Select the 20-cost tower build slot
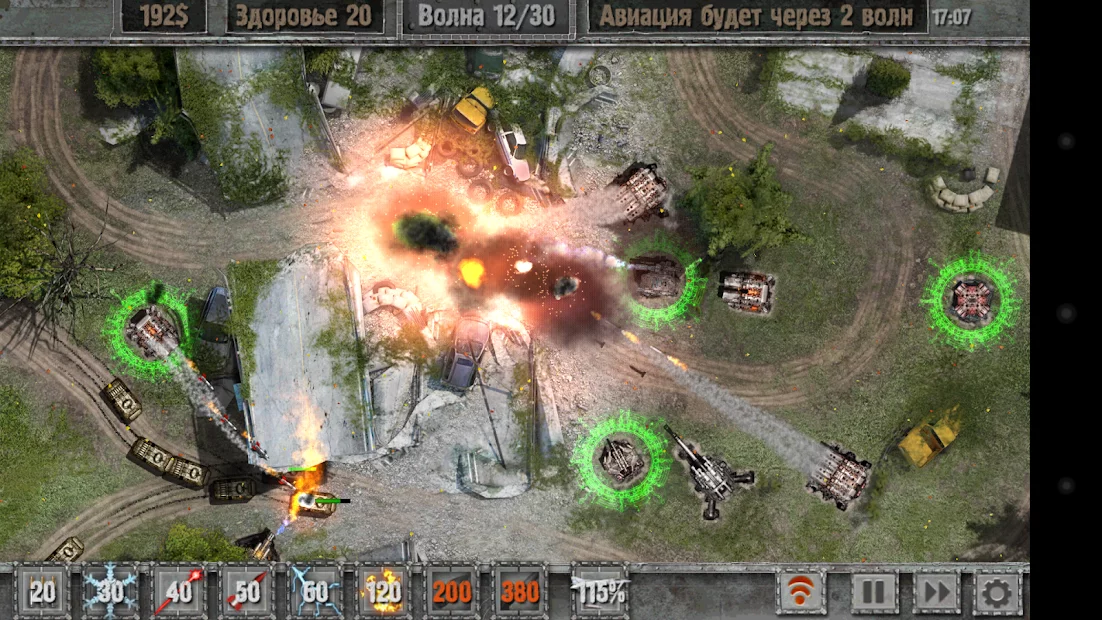This screenshot has width=1102, height=620. (x=42, y=592)
